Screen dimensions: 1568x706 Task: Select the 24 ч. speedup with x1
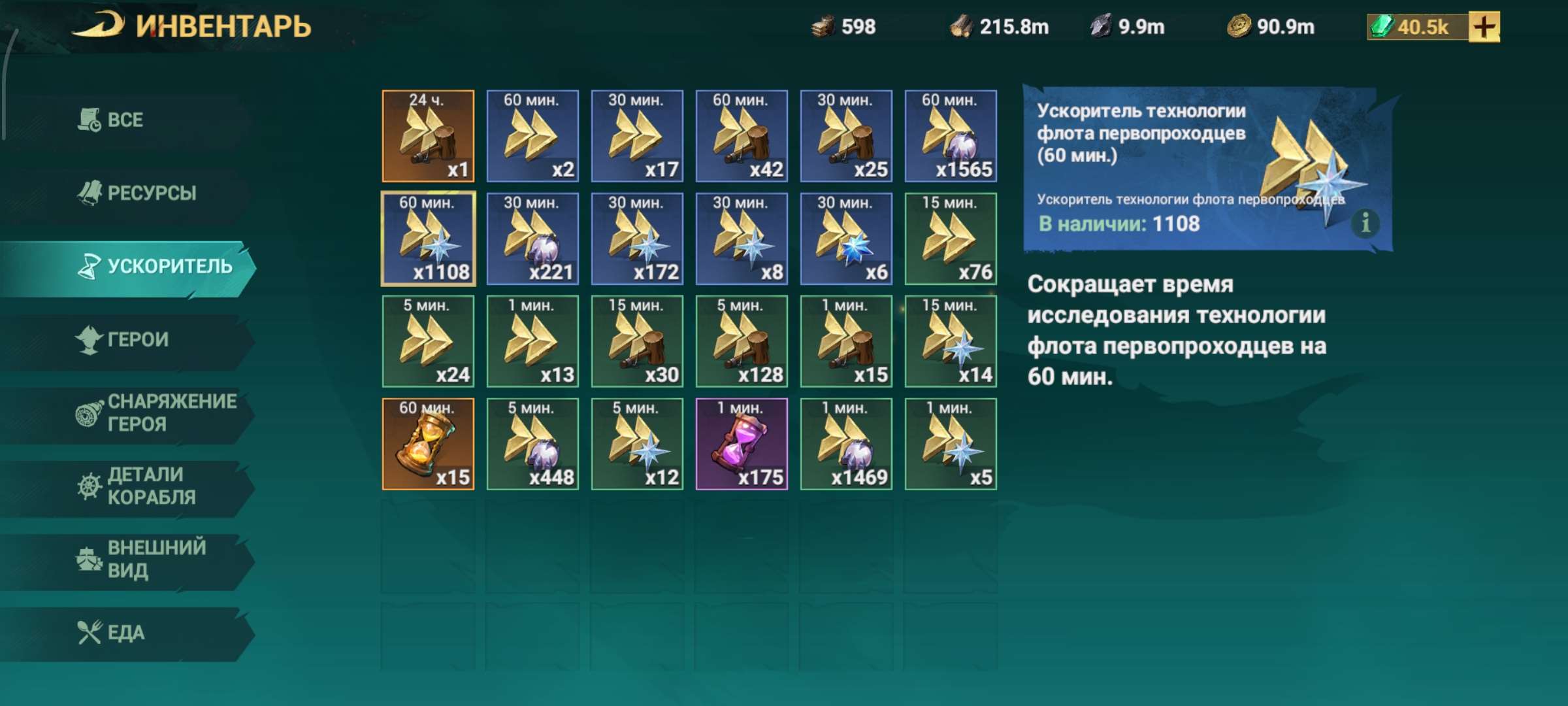point(428,136)
